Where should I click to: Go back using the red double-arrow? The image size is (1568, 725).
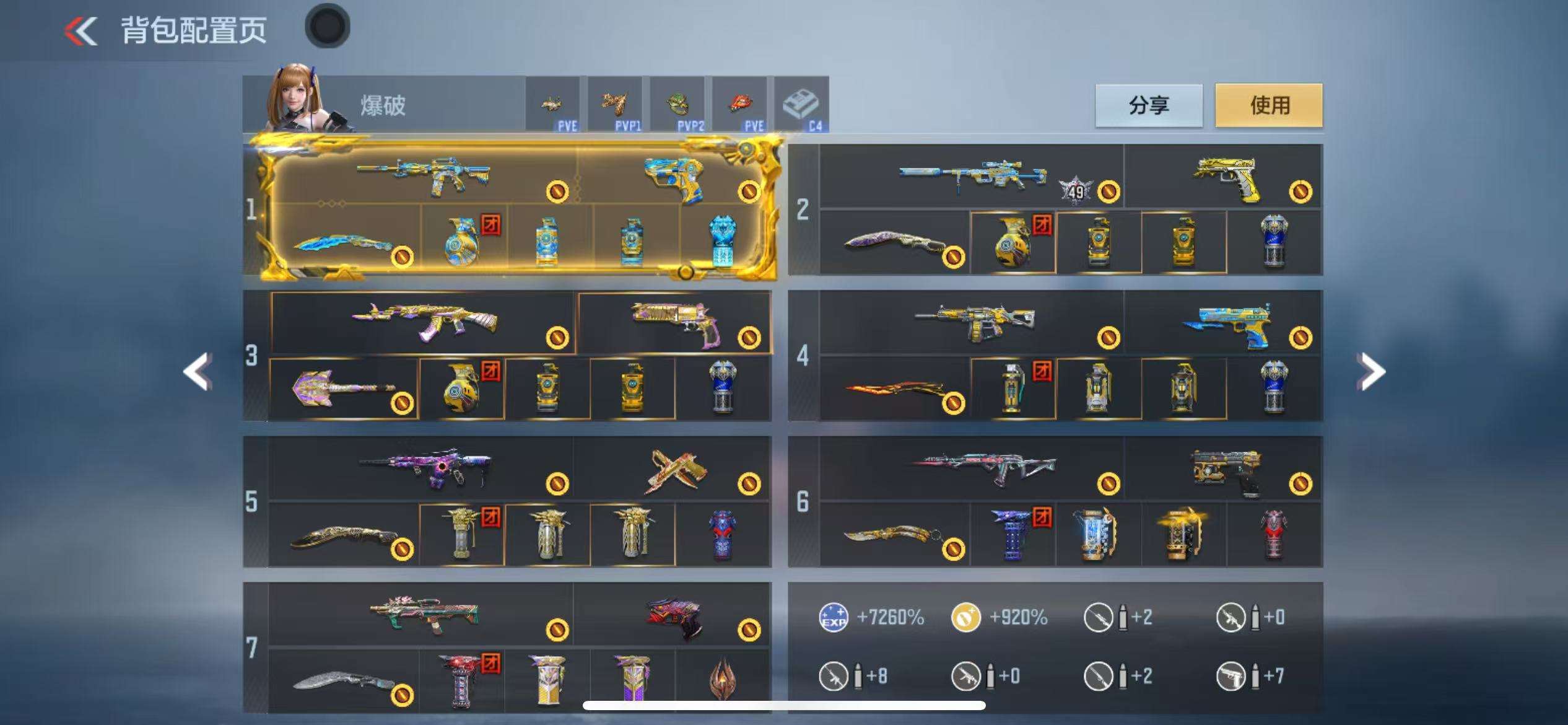point(81,31)
